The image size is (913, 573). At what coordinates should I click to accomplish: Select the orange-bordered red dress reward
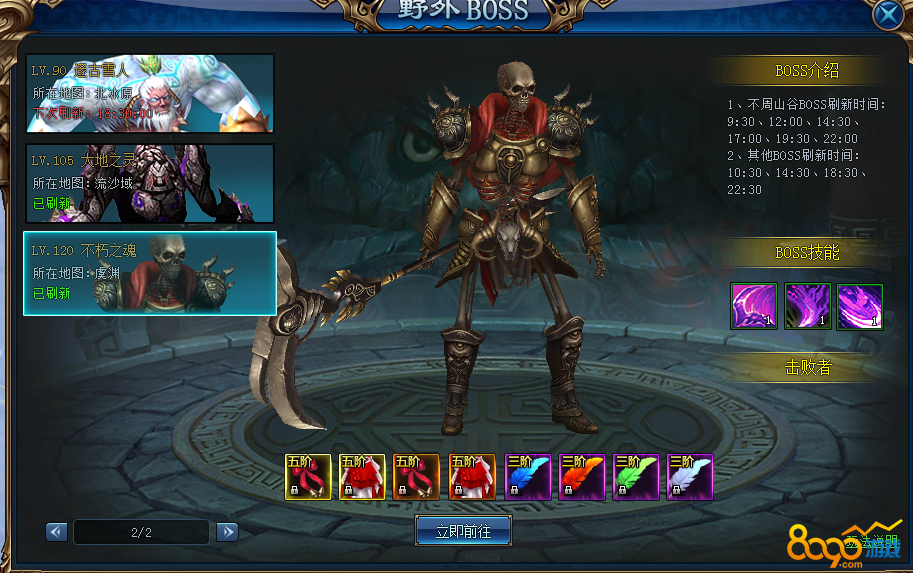pos(471,477)
